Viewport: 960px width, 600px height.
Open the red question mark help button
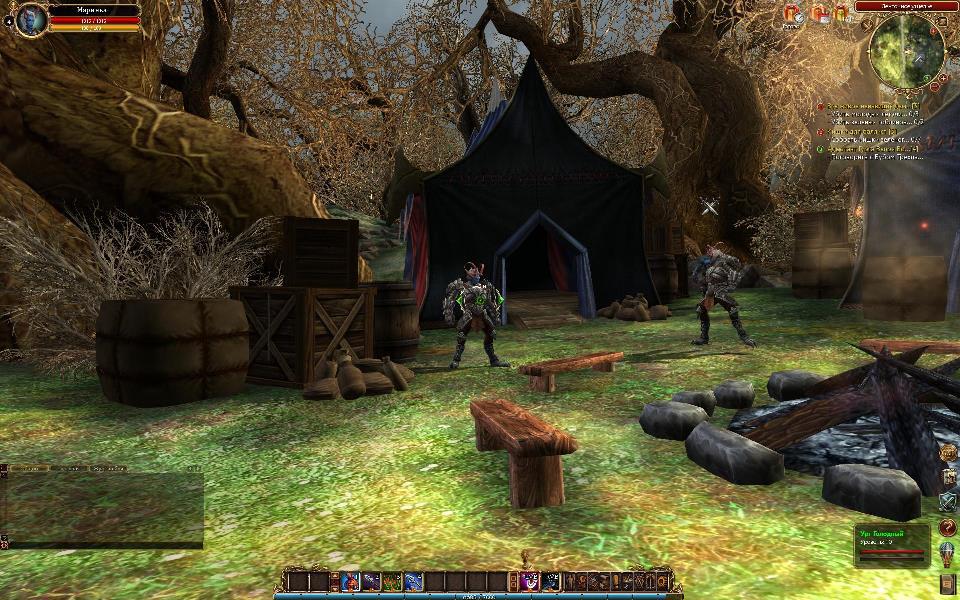(948, 527)
